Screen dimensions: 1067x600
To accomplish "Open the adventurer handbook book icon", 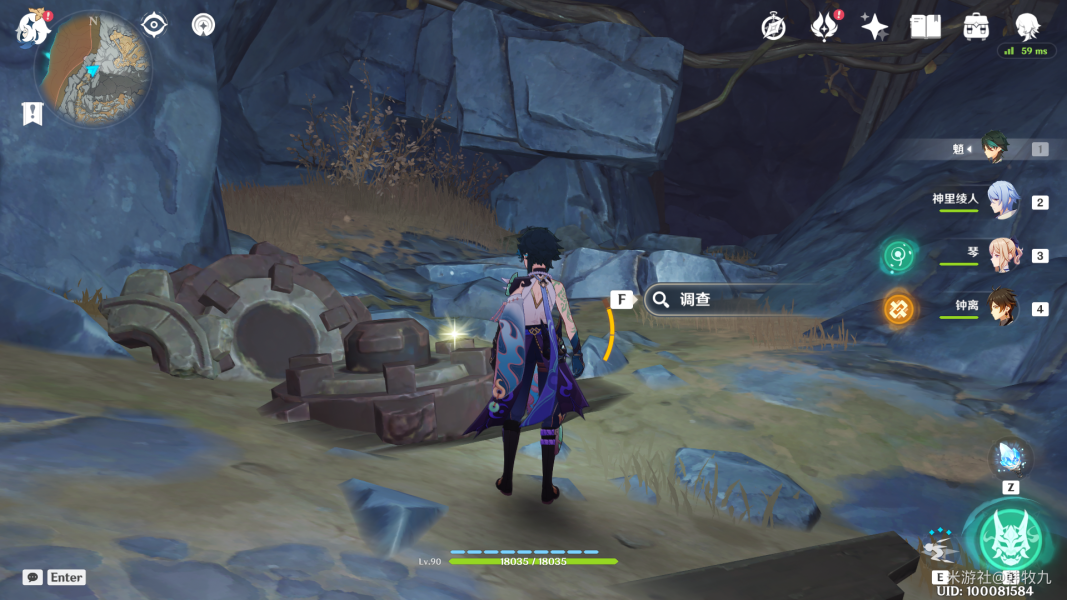I will (x=925, y=27).
